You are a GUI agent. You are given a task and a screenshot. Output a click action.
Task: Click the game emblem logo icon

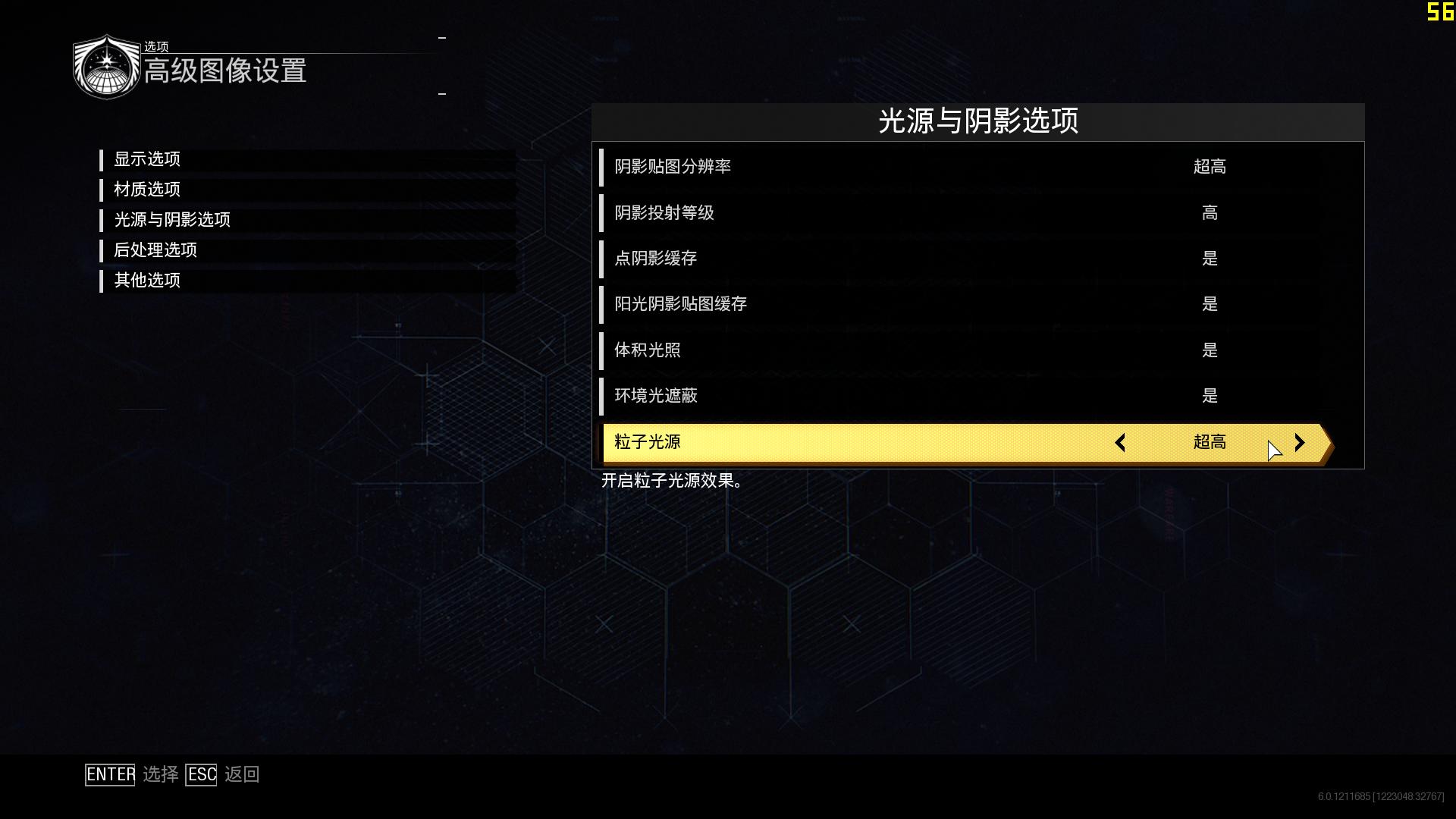point(106,66)
